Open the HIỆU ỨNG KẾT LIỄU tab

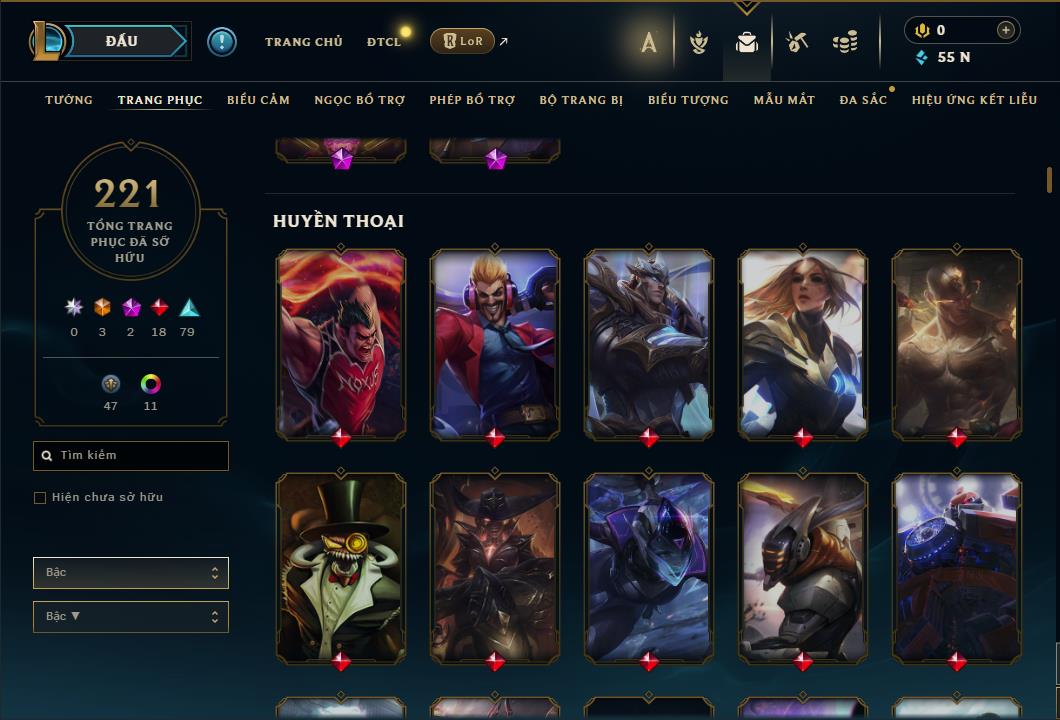[974, 100]
